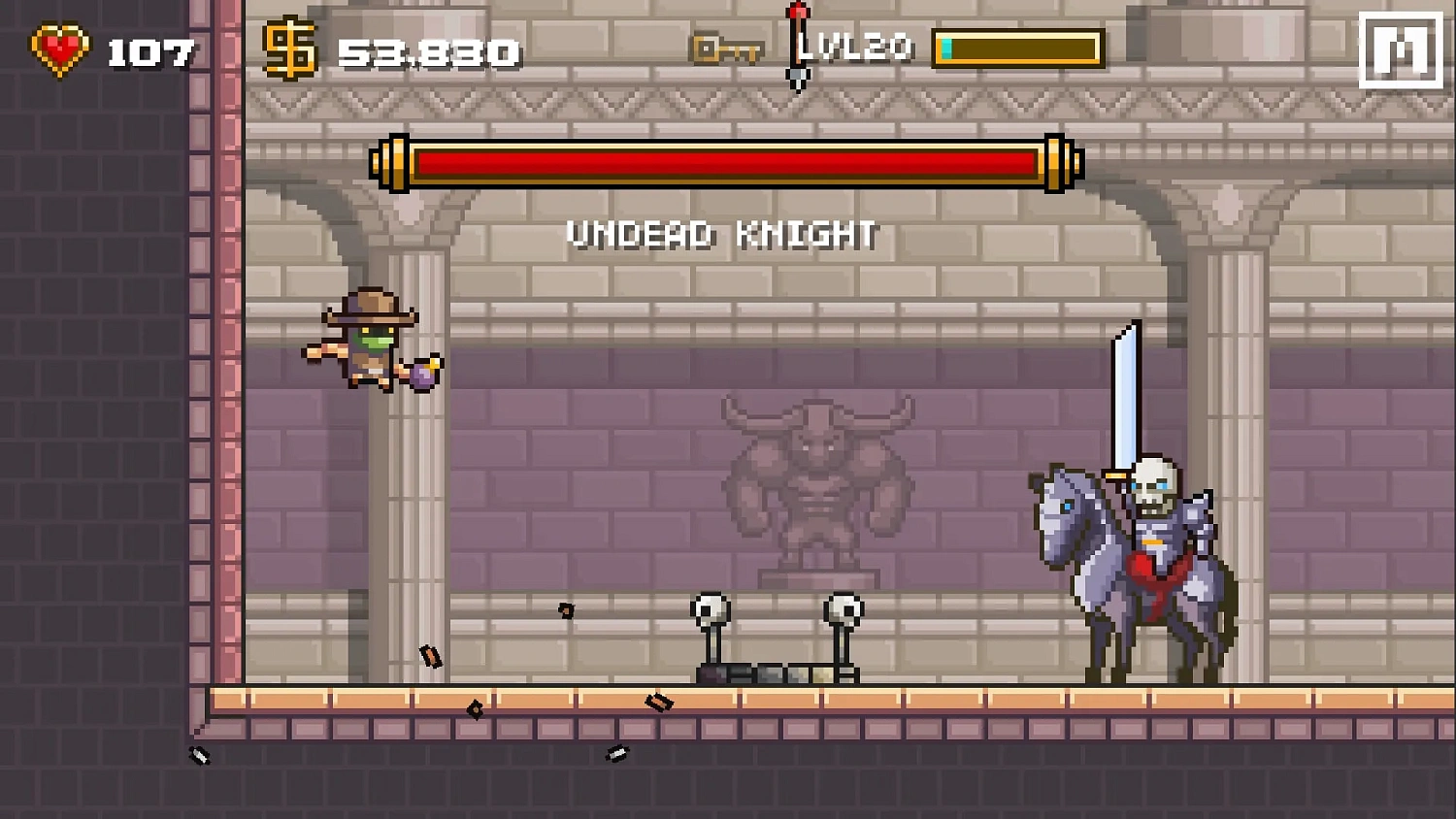Click the left end cap of the boss bar
1456x819 pixels.
click(x=394, y=162)
